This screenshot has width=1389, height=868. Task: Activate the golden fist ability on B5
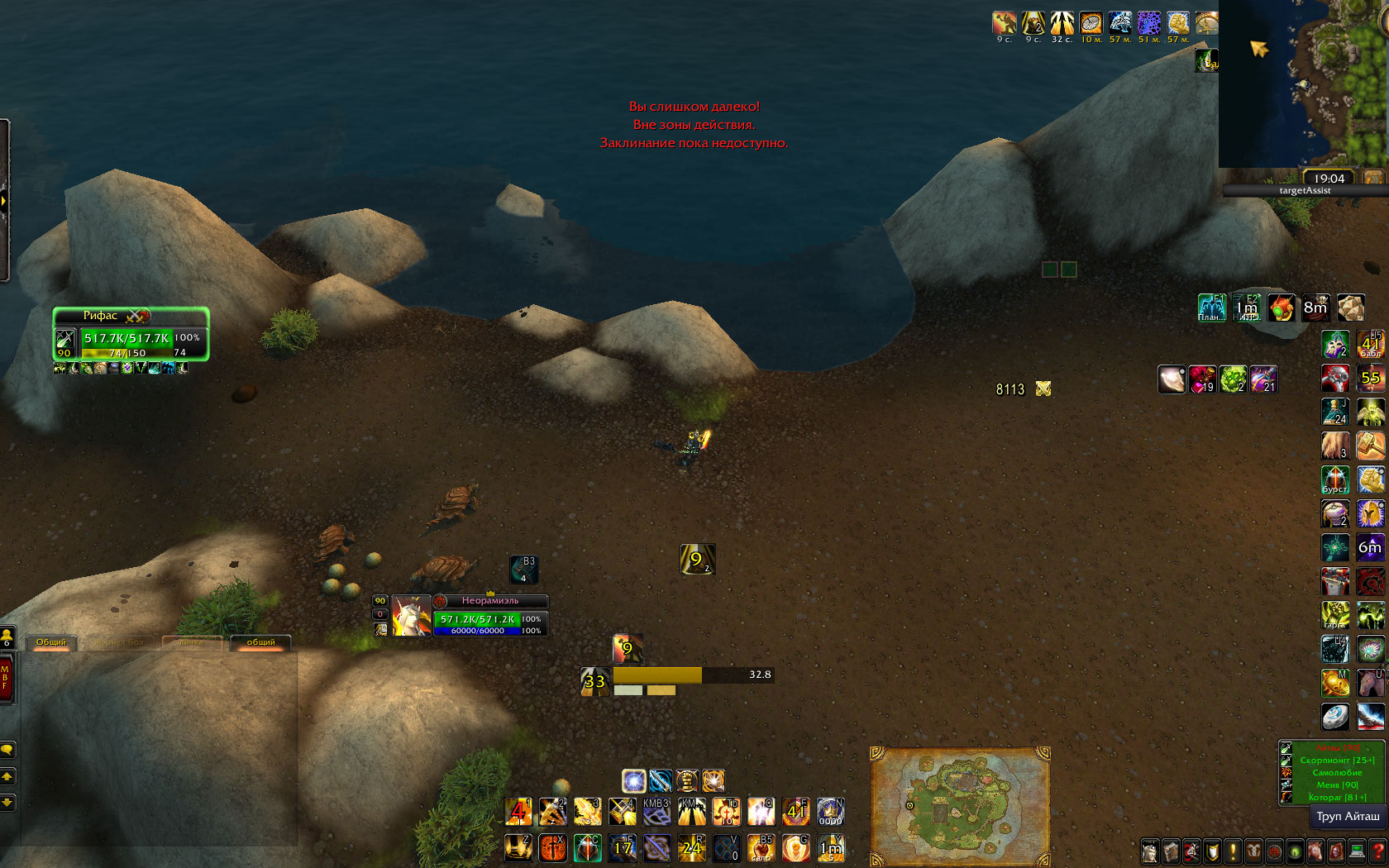click(x=761, y=847)
